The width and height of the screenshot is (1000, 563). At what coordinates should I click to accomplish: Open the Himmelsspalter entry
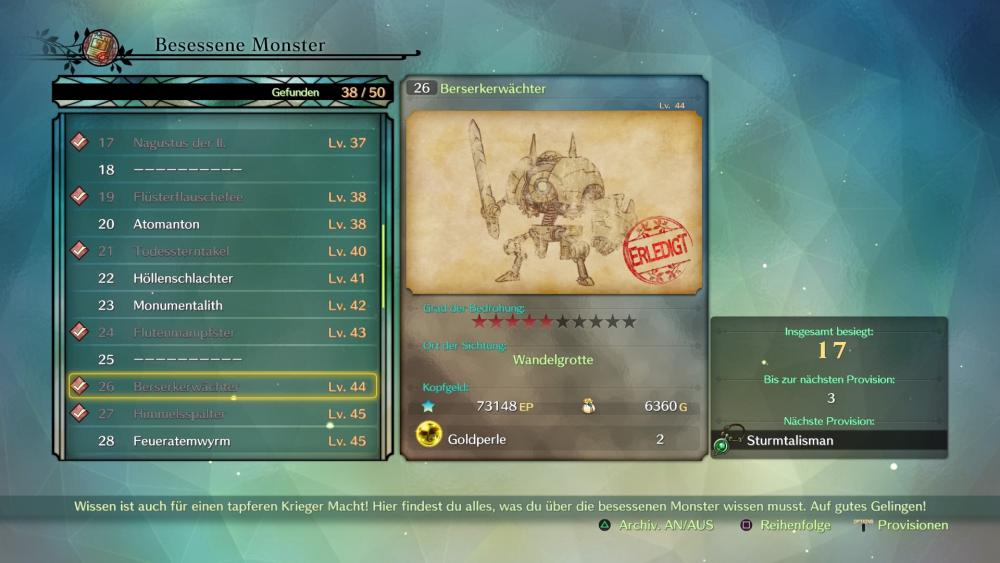(222, 413)
